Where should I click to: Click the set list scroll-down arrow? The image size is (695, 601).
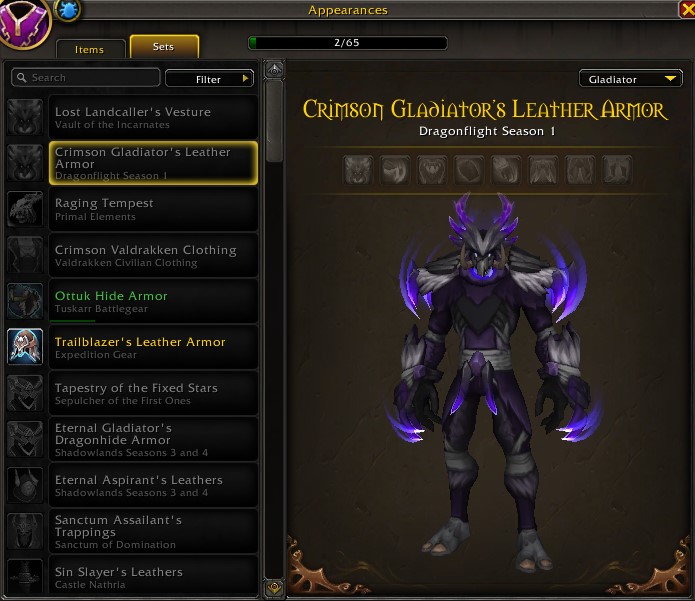275,588
